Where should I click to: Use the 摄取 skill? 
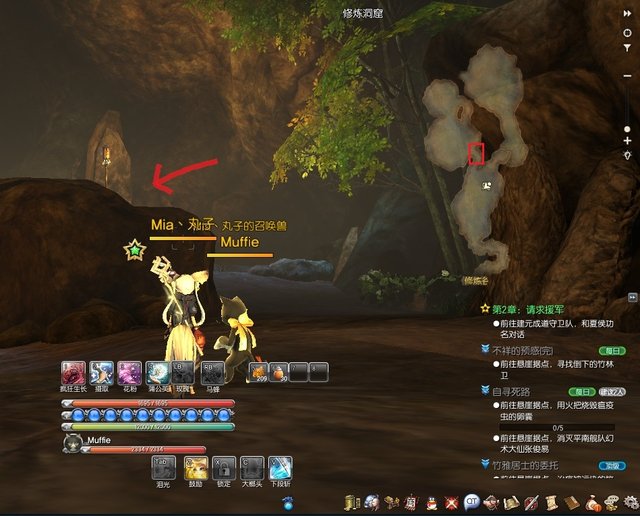(x=101, y=373)
